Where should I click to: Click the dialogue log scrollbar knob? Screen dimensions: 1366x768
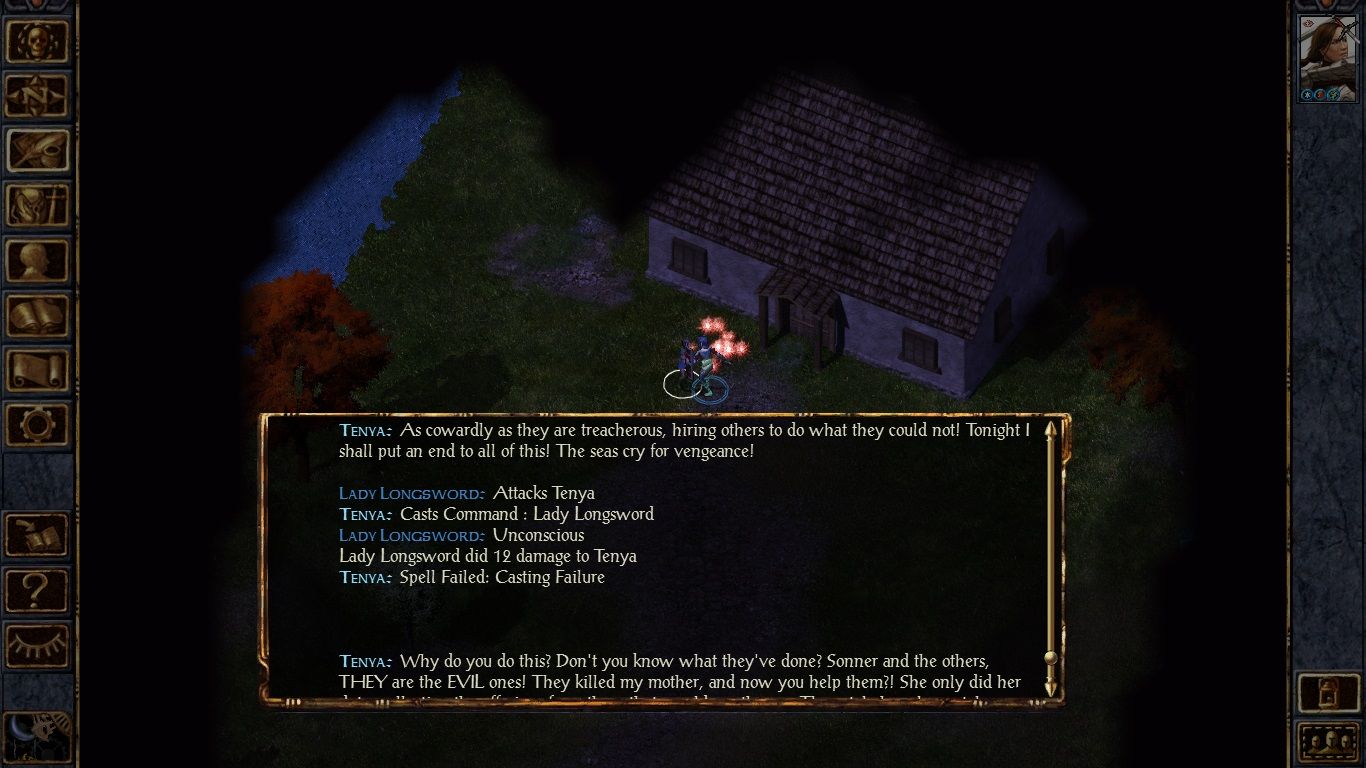click(1050, 658)
